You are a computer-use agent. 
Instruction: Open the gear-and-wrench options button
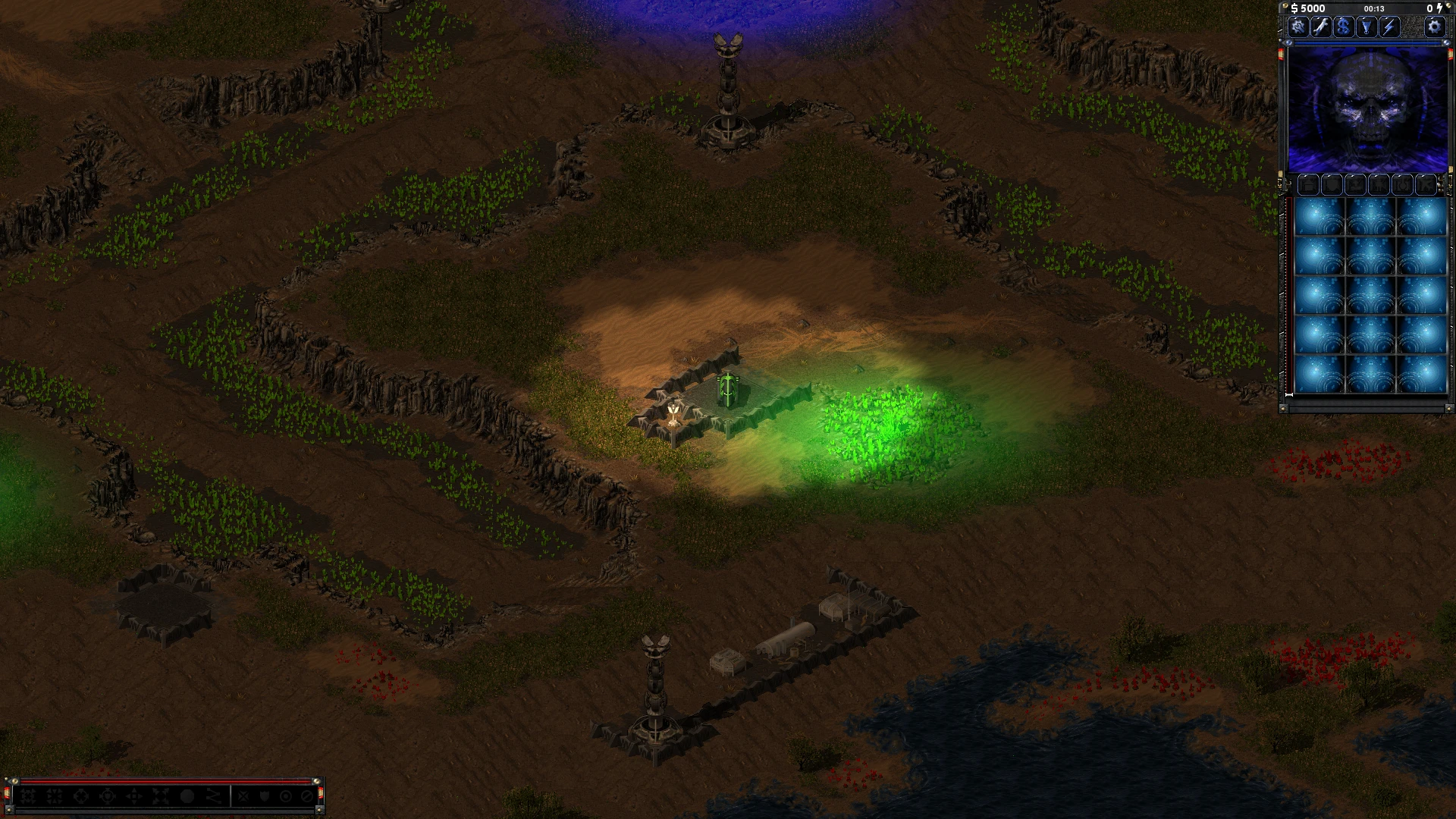pos(1298,27)
